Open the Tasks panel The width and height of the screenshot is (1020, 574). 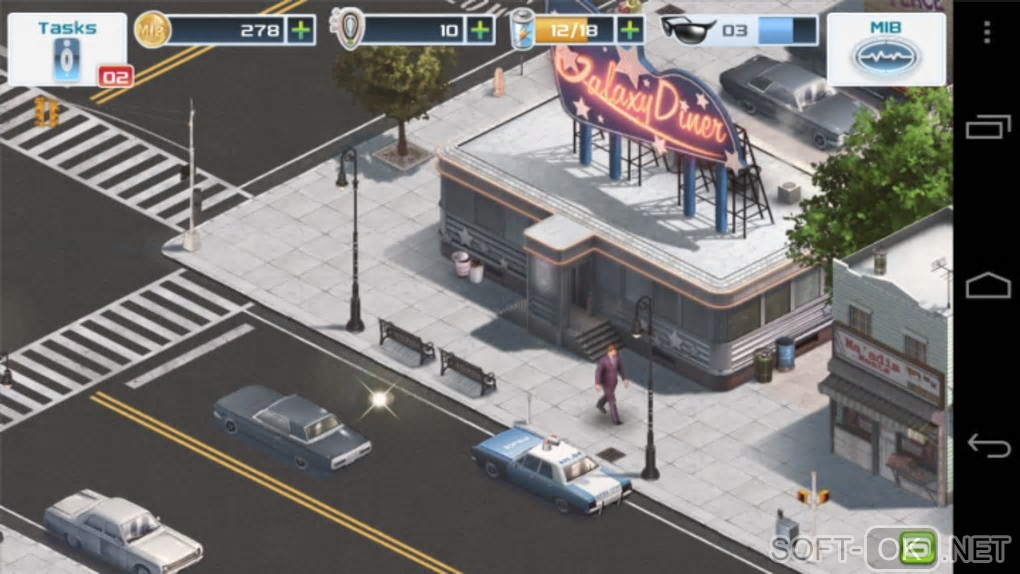67,49
